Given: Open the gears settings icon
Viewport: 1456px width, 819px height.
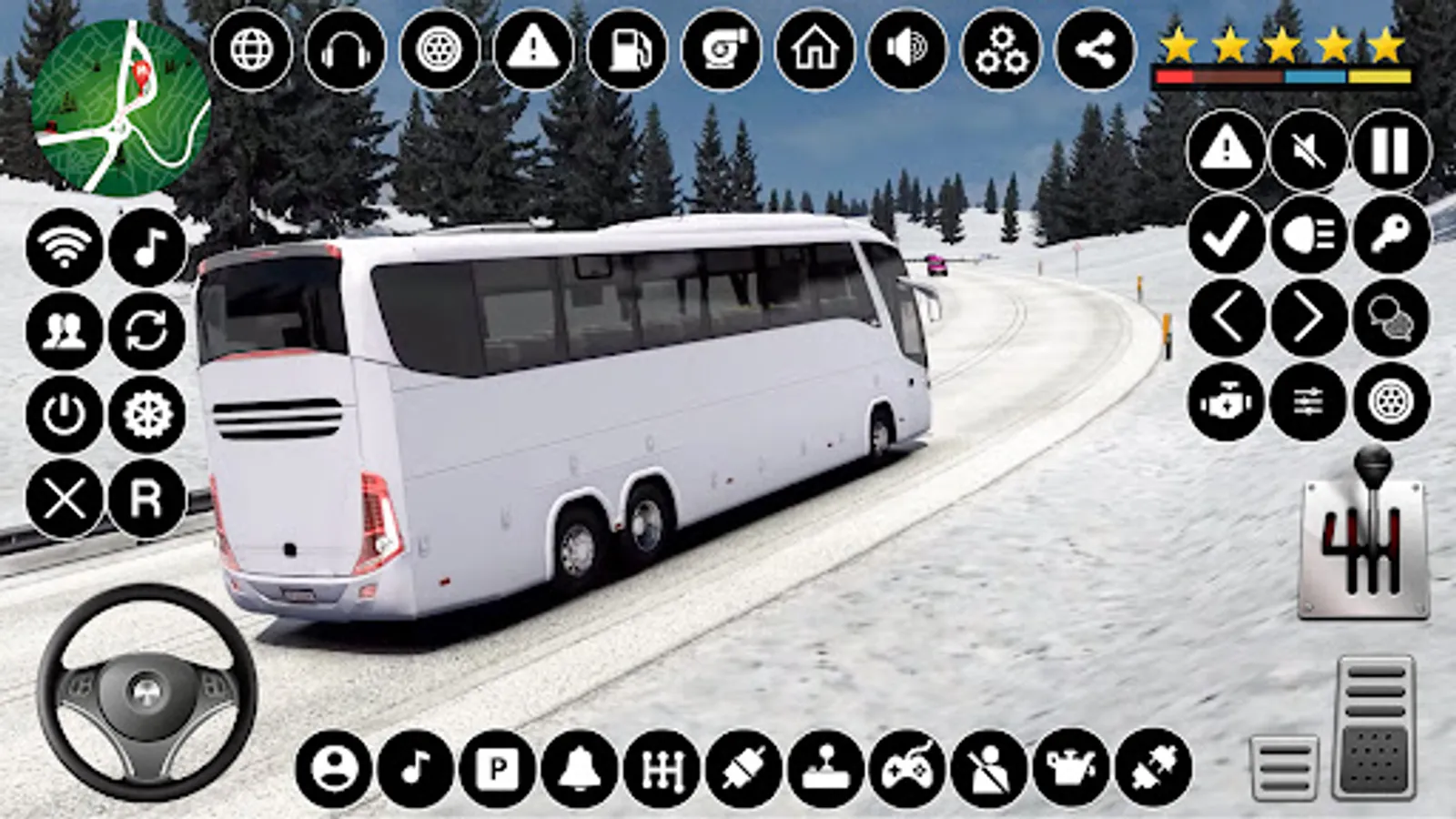Looking at the screenshot, I should tap(999, 52).
